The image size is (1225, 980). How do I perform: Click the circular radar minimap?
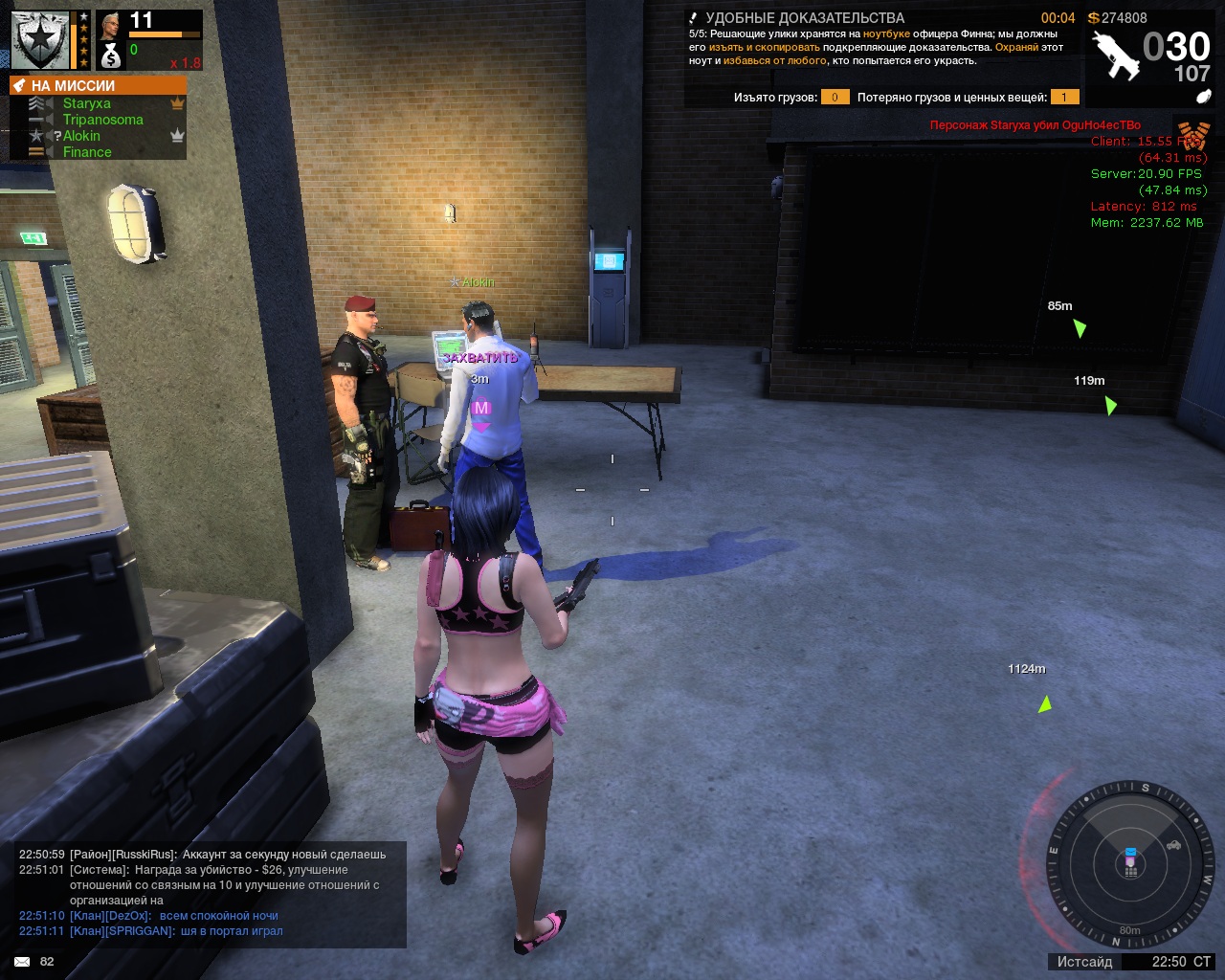click(1130, 864)
